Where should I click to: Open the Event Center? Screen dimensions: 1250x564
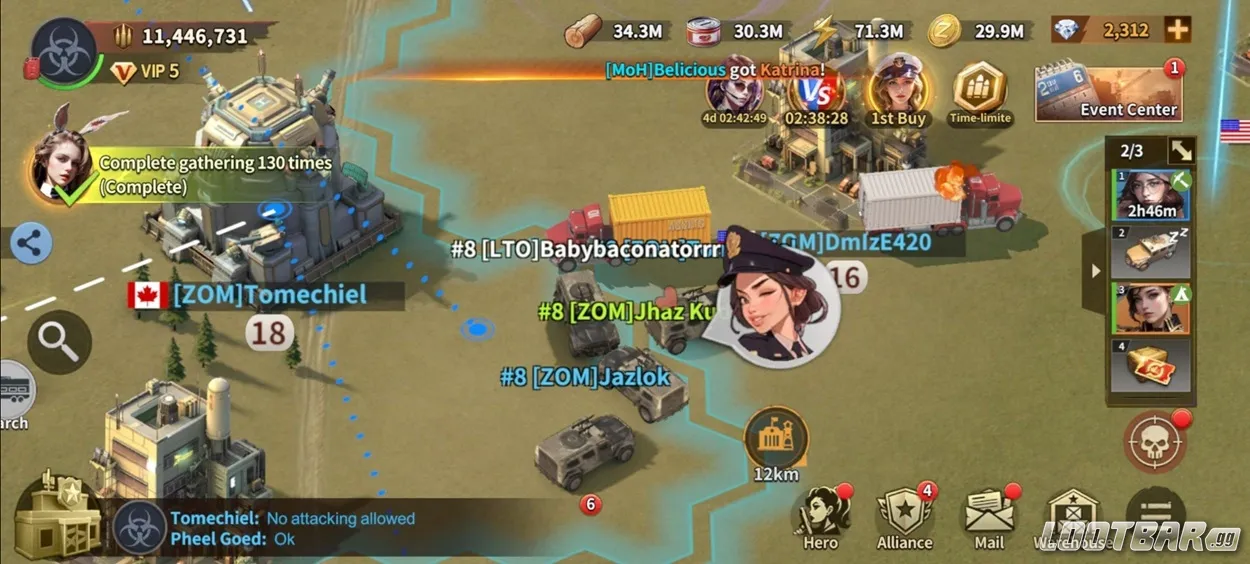tap(1107, 94)
